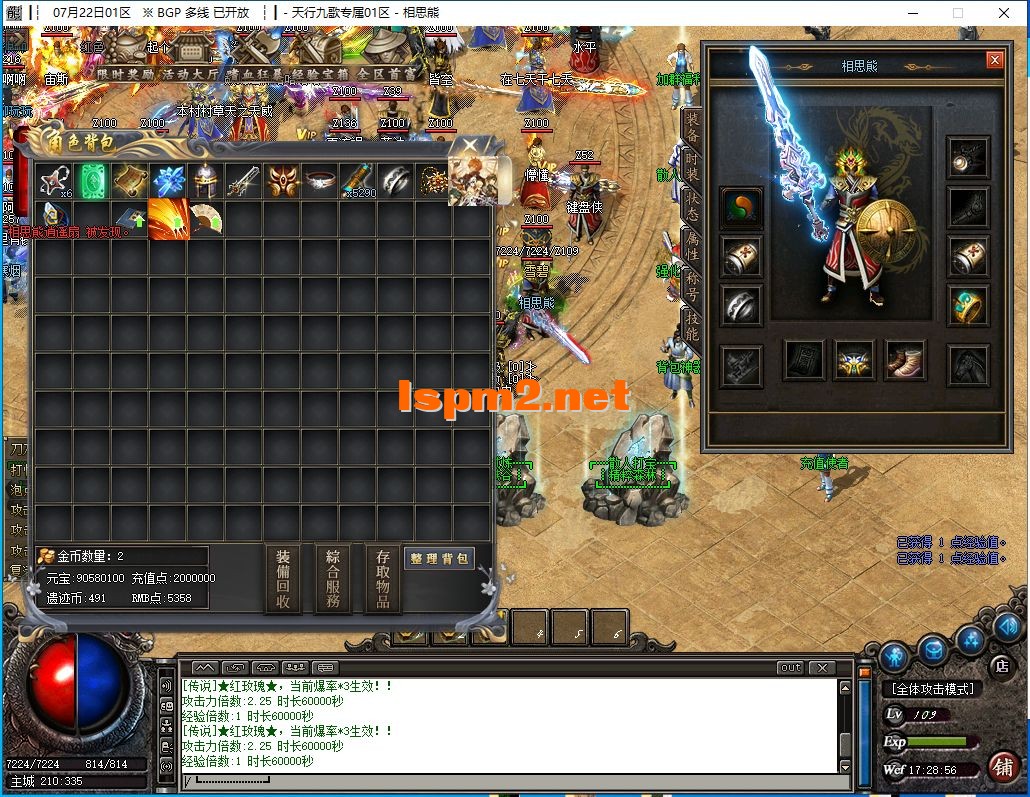The height and width of the screenshot is (797, 1030).
Task: Open the 铺 shop button
Action: [1002, 766]
